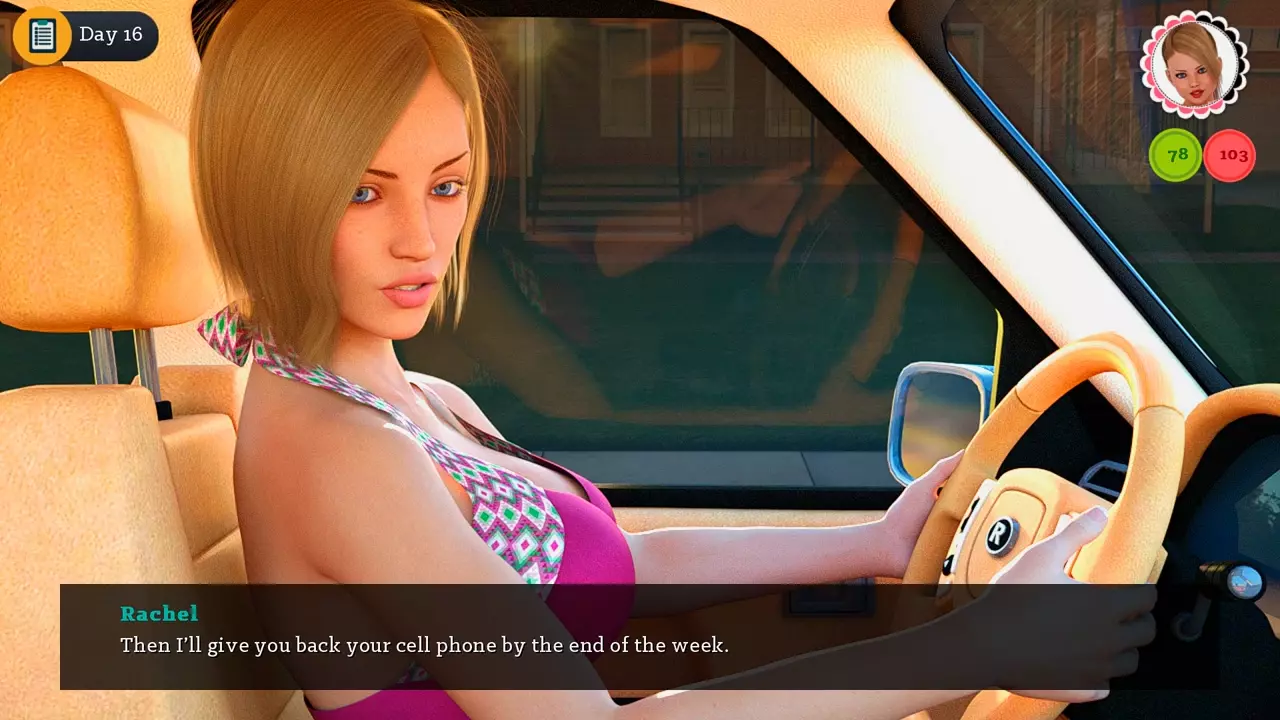Click Rachel's character portrait badge
This screenshot has height=720, width=1280.
(1194, 64)
